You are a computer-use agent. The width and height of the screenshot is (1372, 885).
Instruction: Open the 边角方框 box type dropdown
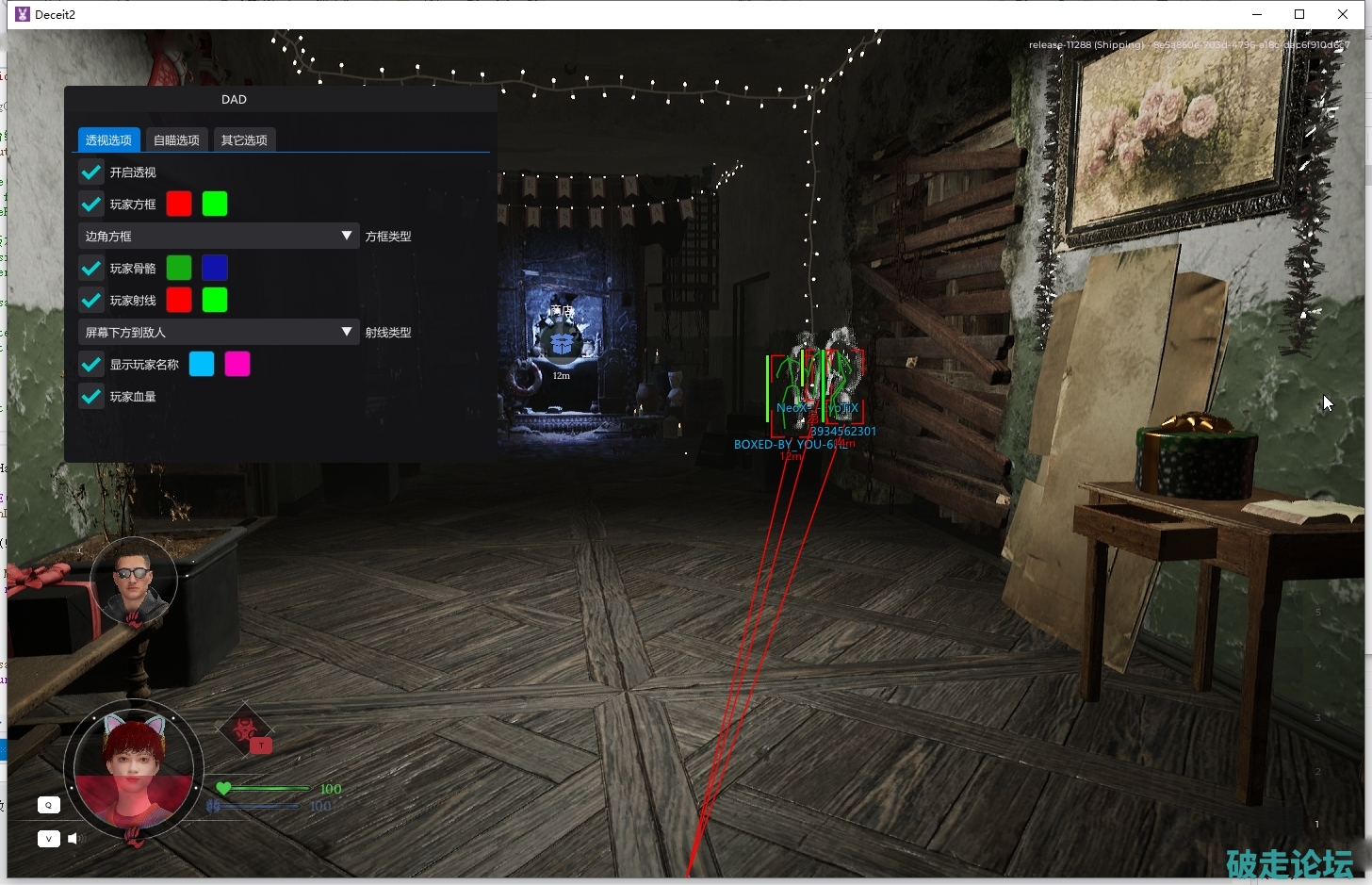218,237
